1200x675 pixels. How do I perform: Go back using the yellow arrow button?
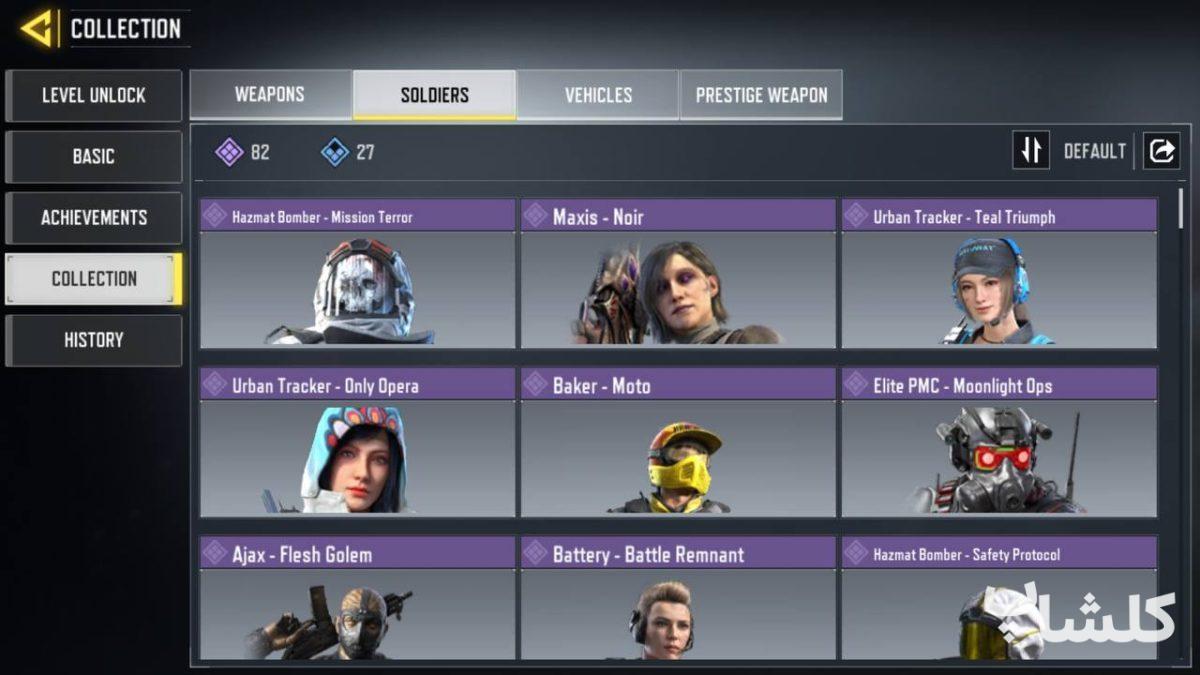[x=38, y=29]
